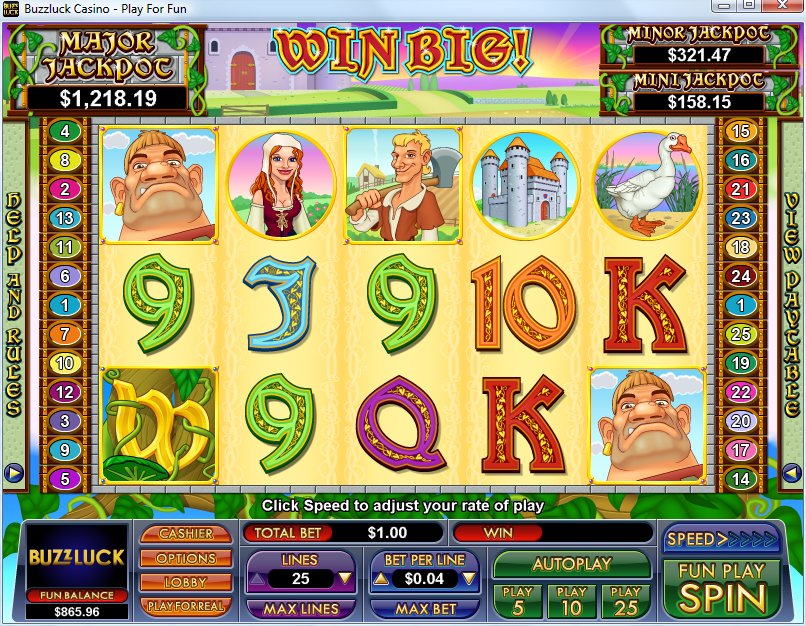Return to the Lobby
Image resolution: width=806 pixels, height=626 pixels.
[x=186, y=582]
